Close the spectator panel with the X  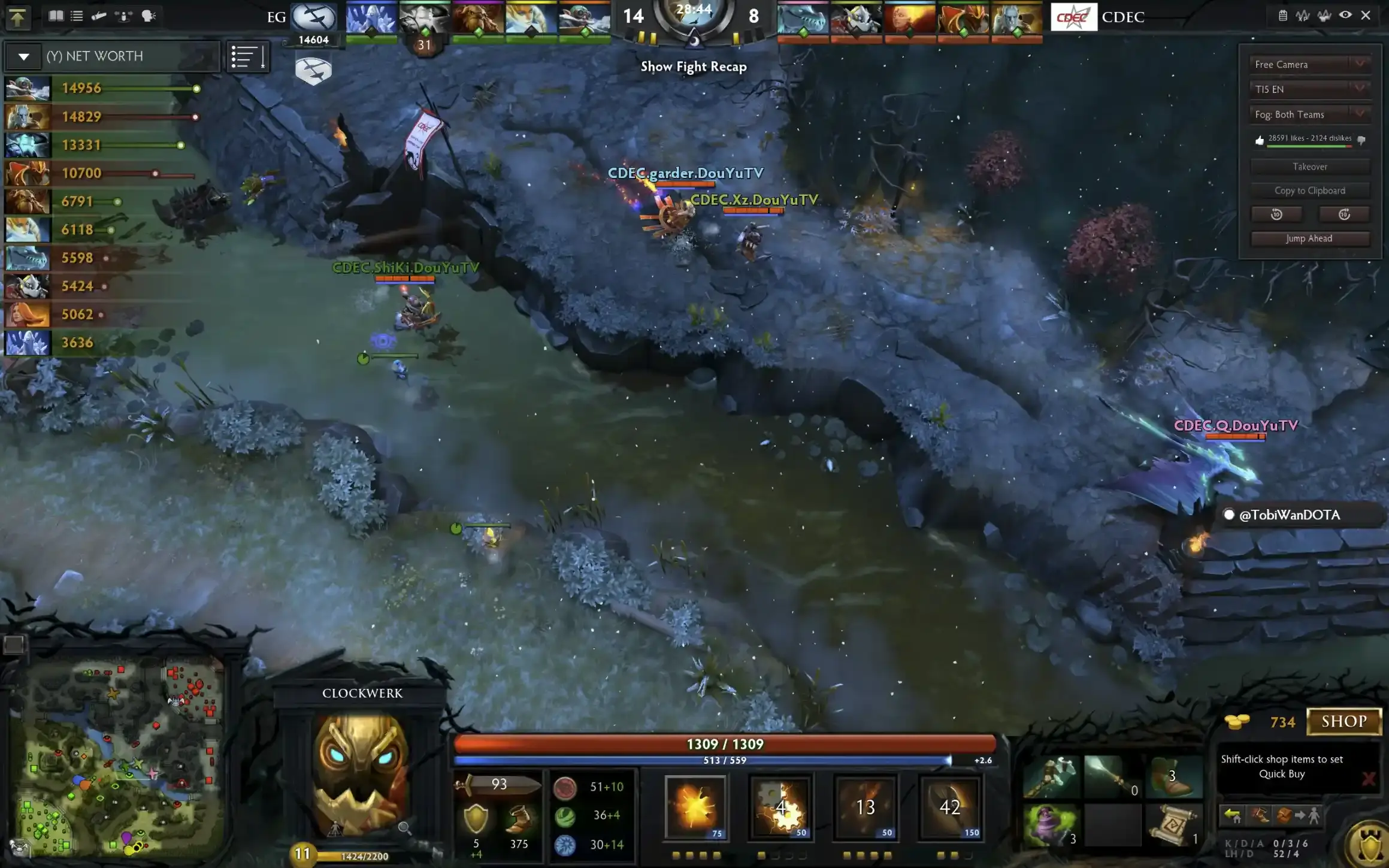point(1366,16)
